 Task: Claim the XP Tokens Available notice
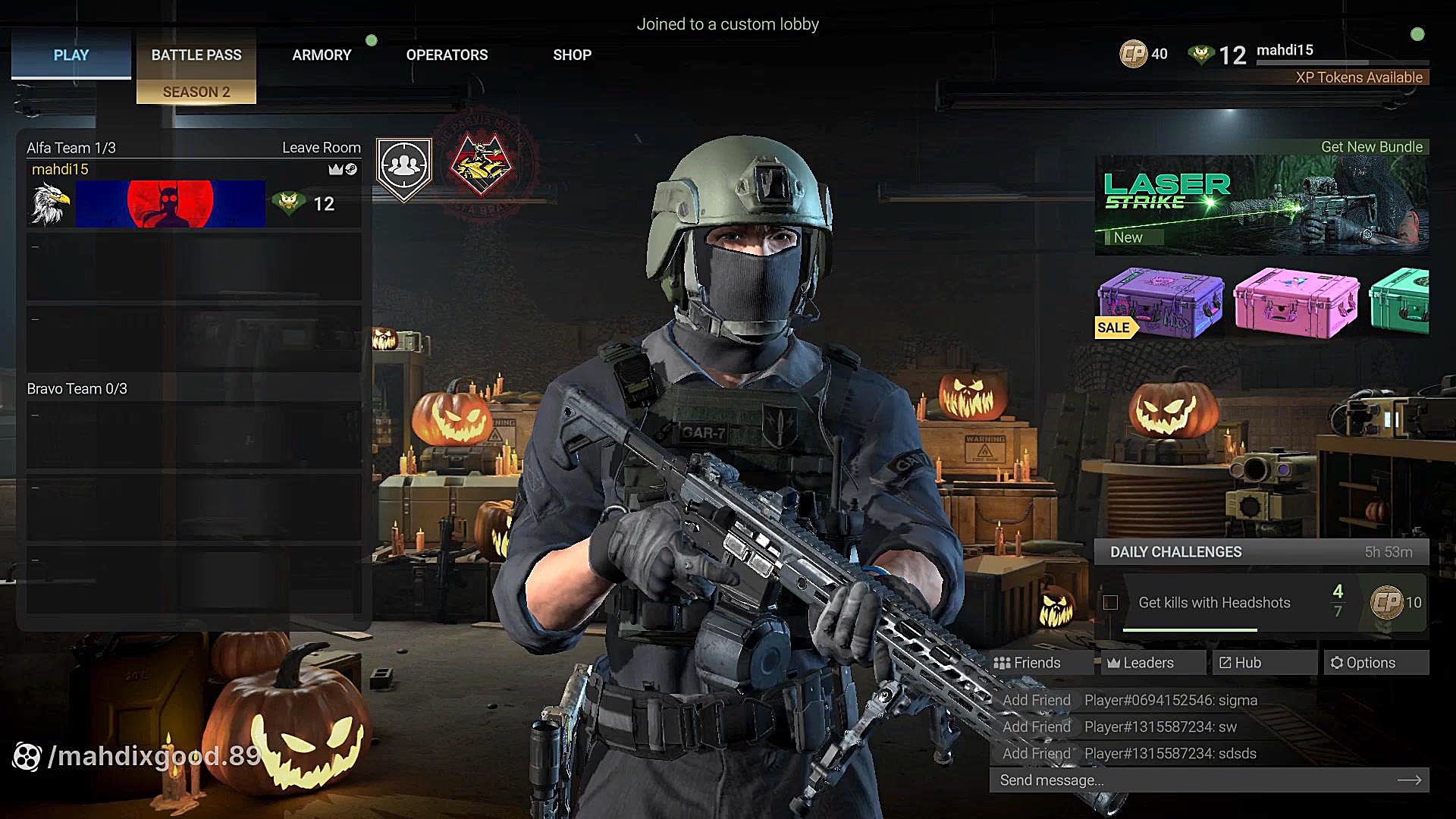click(x=1359, y=77)
